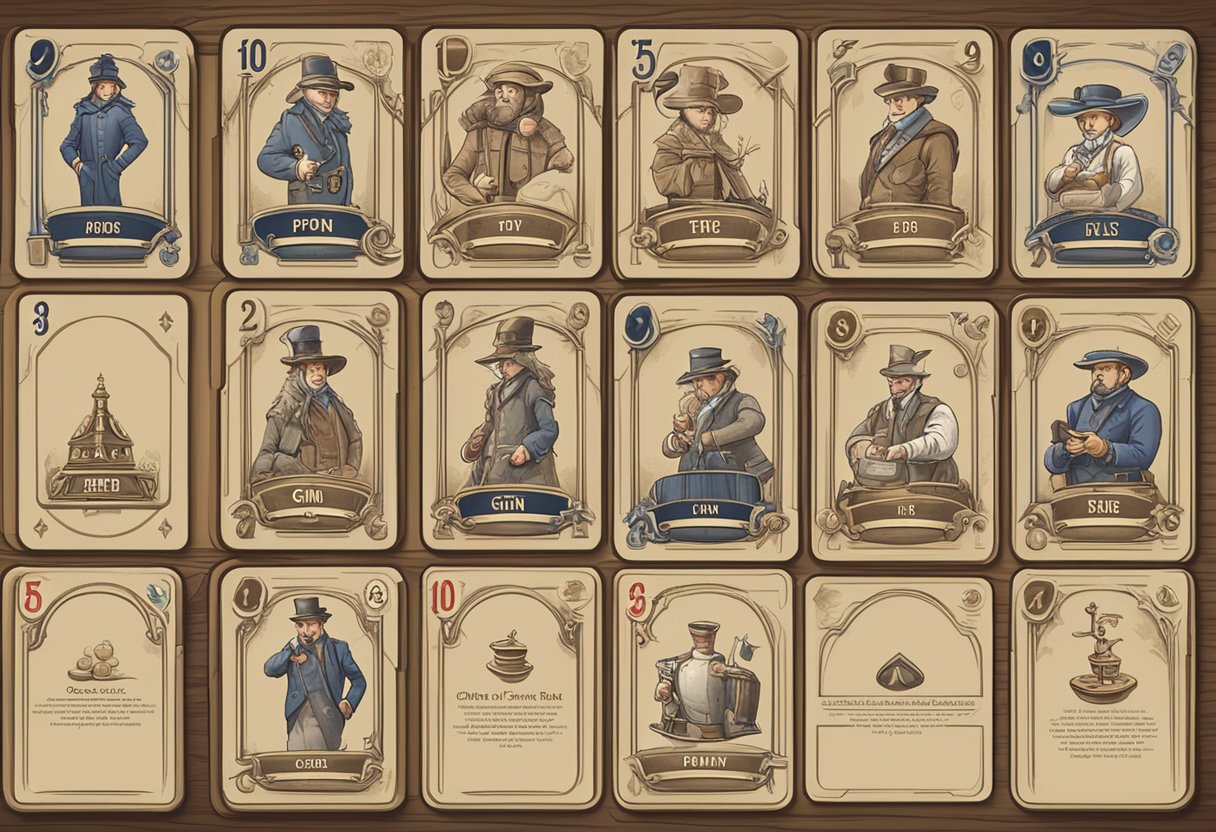The width and height of the screenshot is (1216, 832).
Task: Select the ORAN card with blue barrel
Action: [x=706, y=426]
